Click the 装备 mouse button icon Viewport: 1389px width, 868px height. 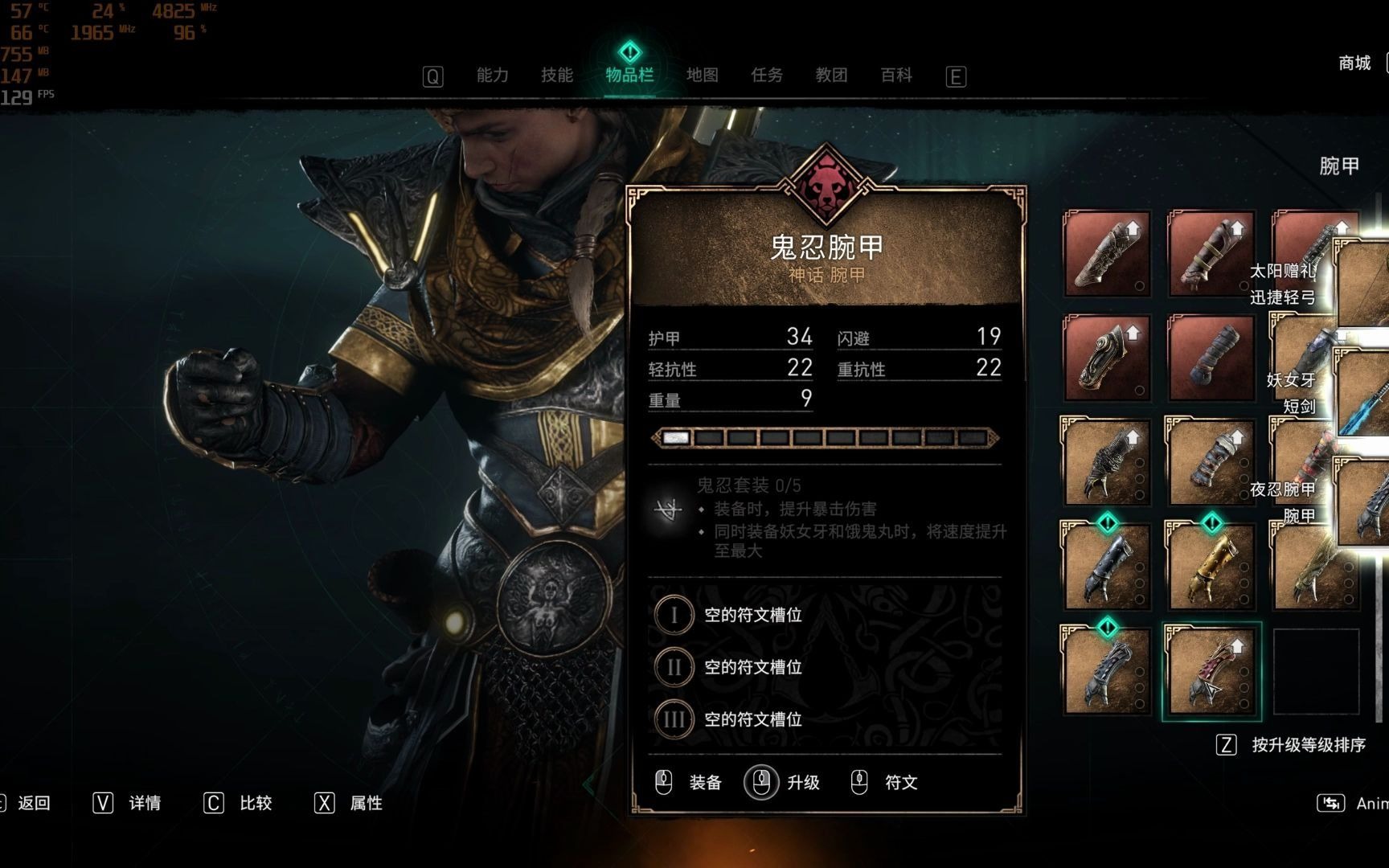tap(662, 782)
